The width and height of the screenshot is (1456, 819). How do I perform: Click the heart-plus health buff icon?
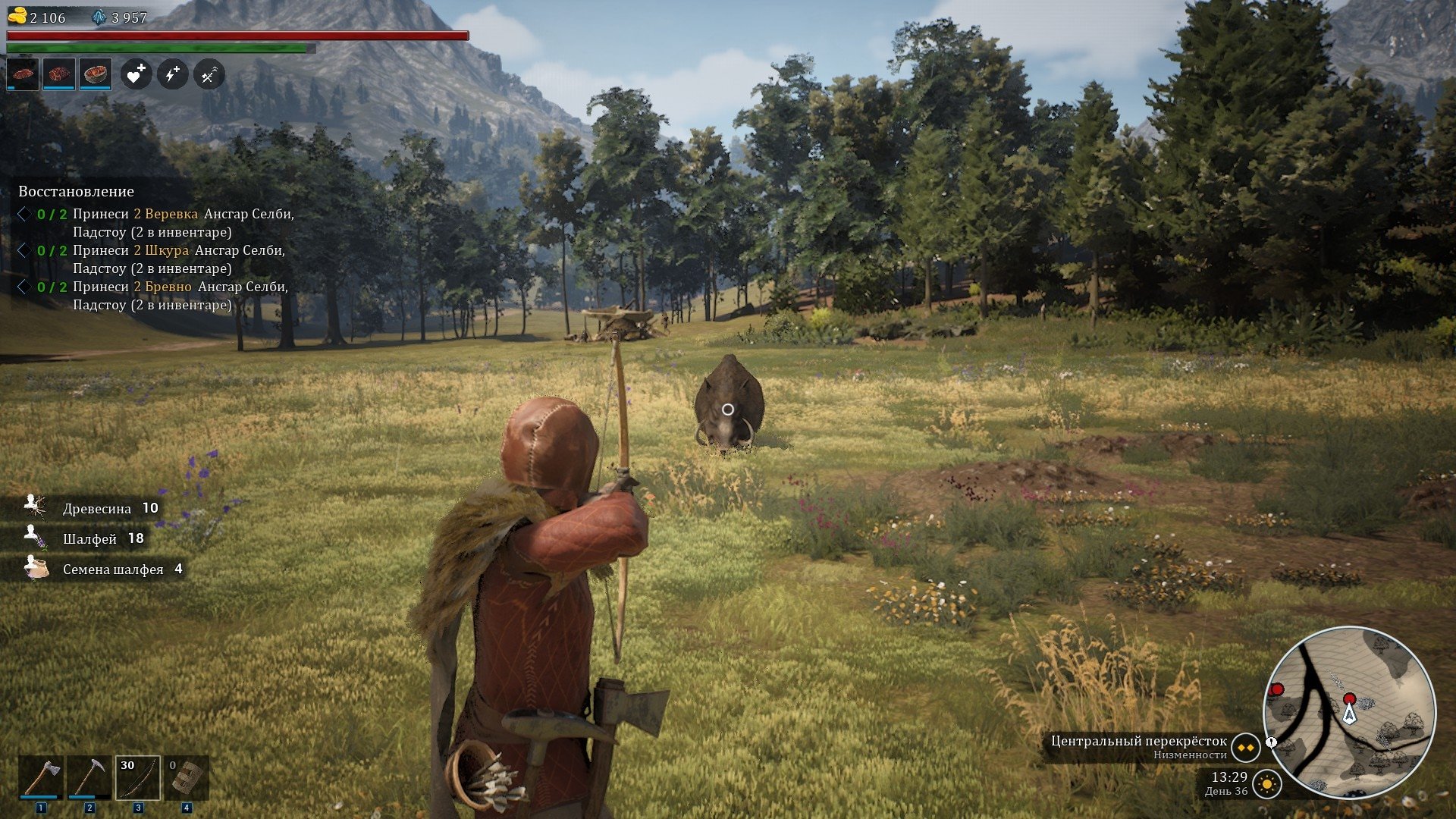click(136, 74)
